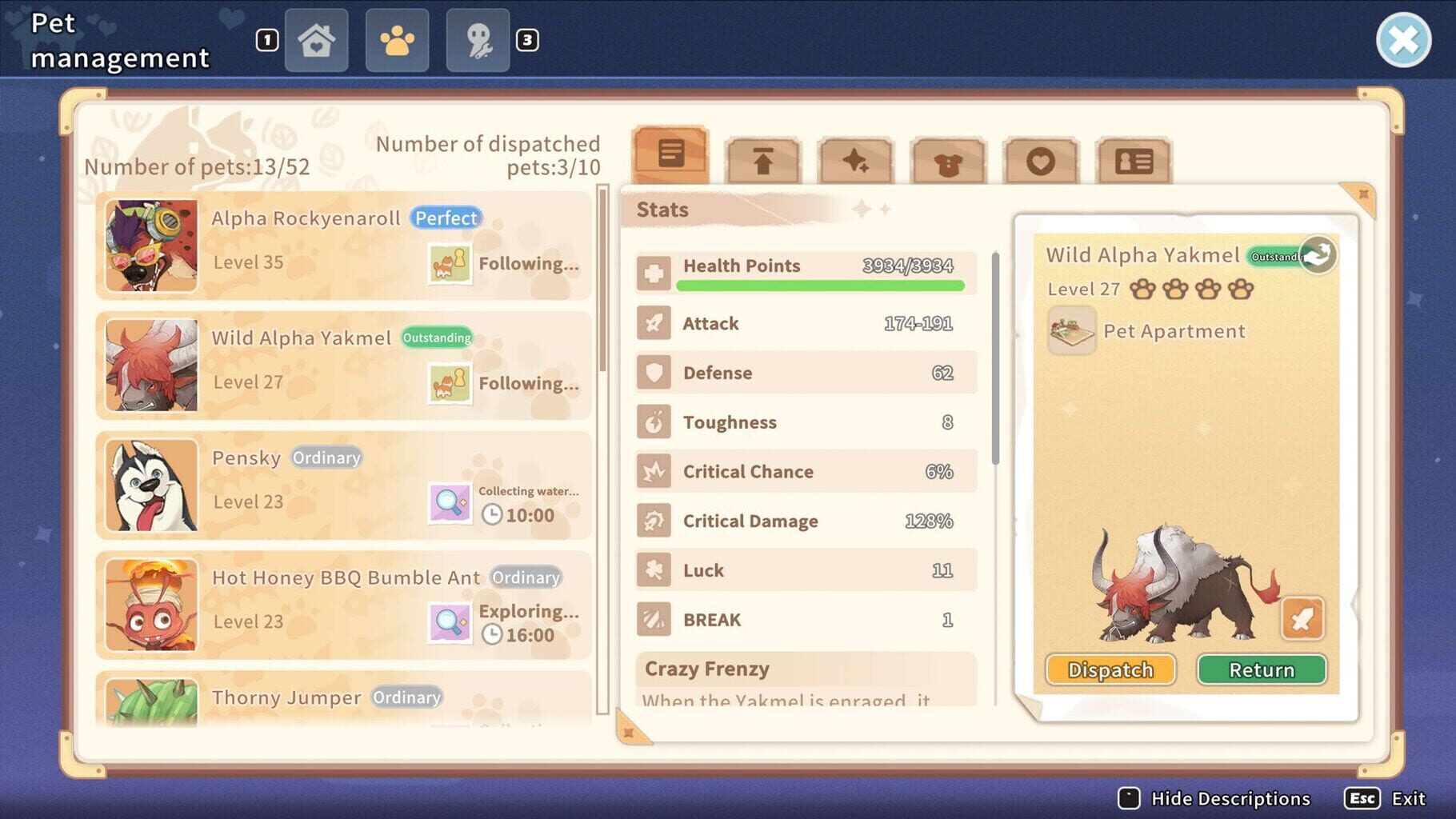Click the paw icon in the top bar

coord(397,39)
